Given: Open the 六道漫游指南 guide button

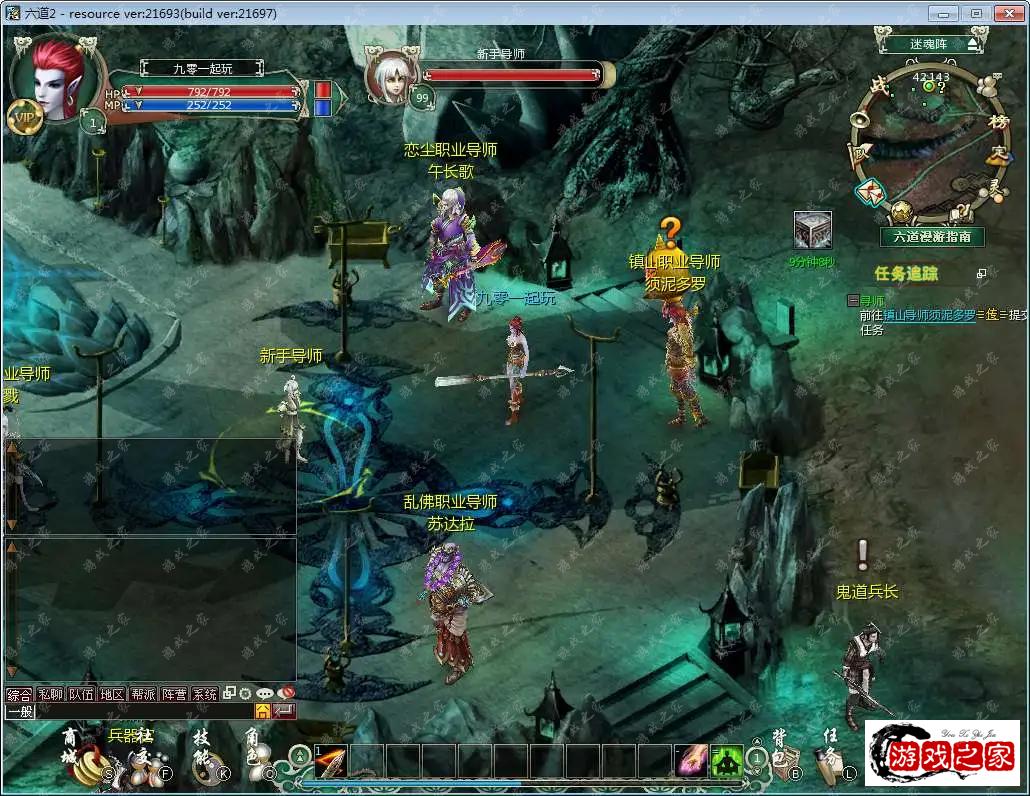Looking at the screenshot, I should (x=932, y=237).
